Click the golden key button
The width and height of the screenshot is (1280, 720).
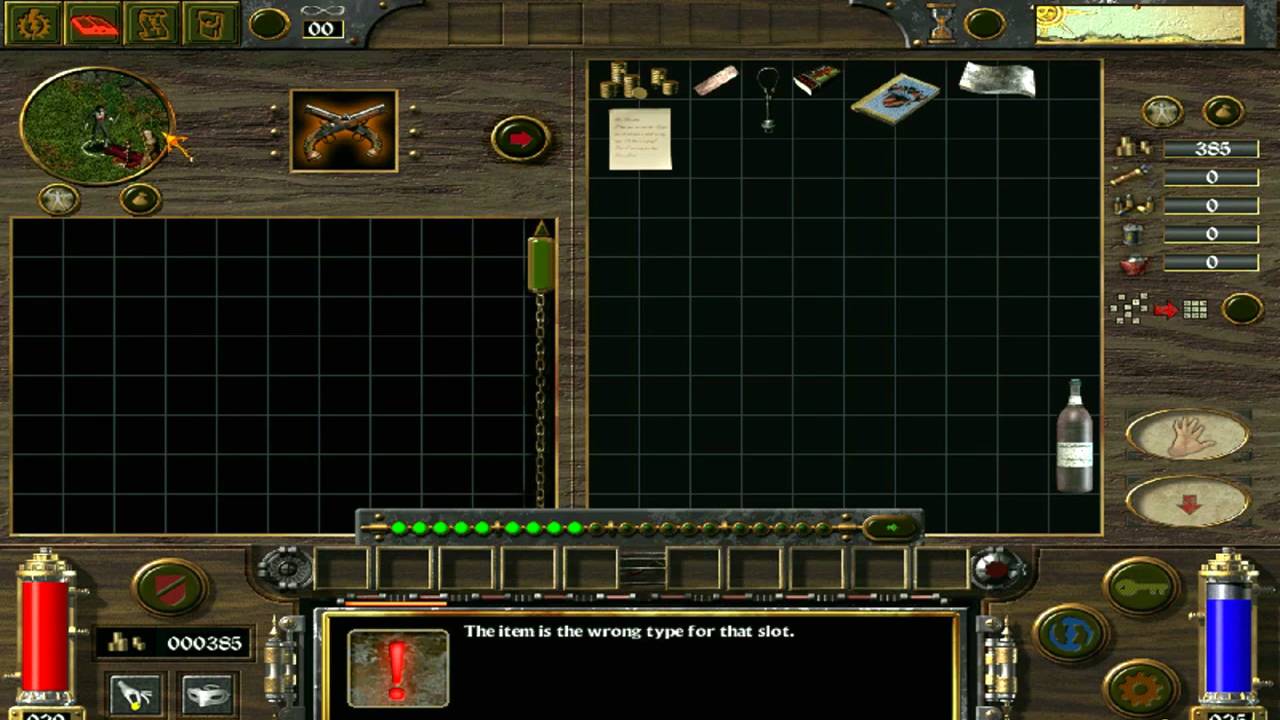[1142, 586]
